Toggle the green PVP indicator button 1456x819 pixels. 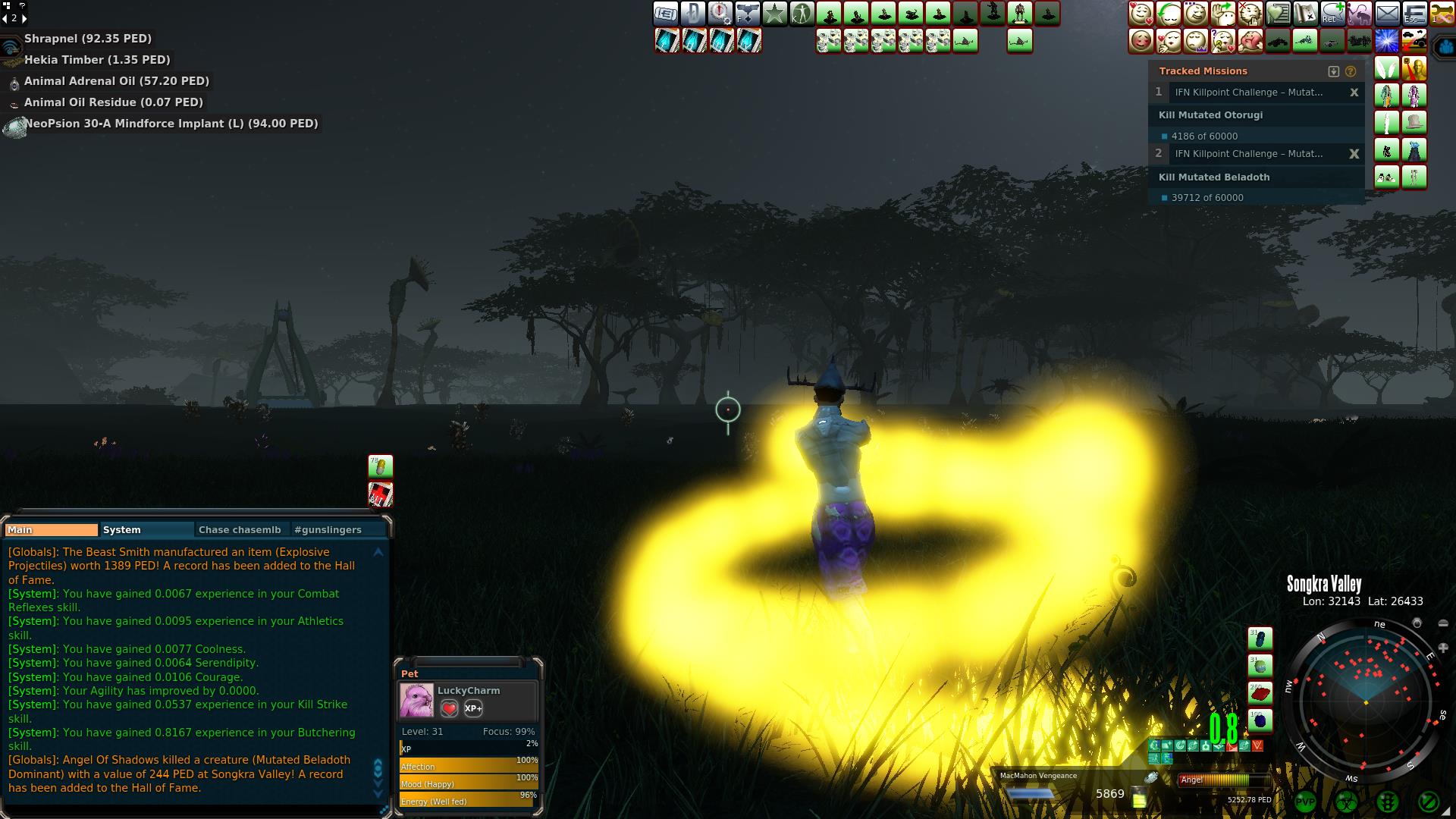pyautogui.click(x=1305, y=802)
